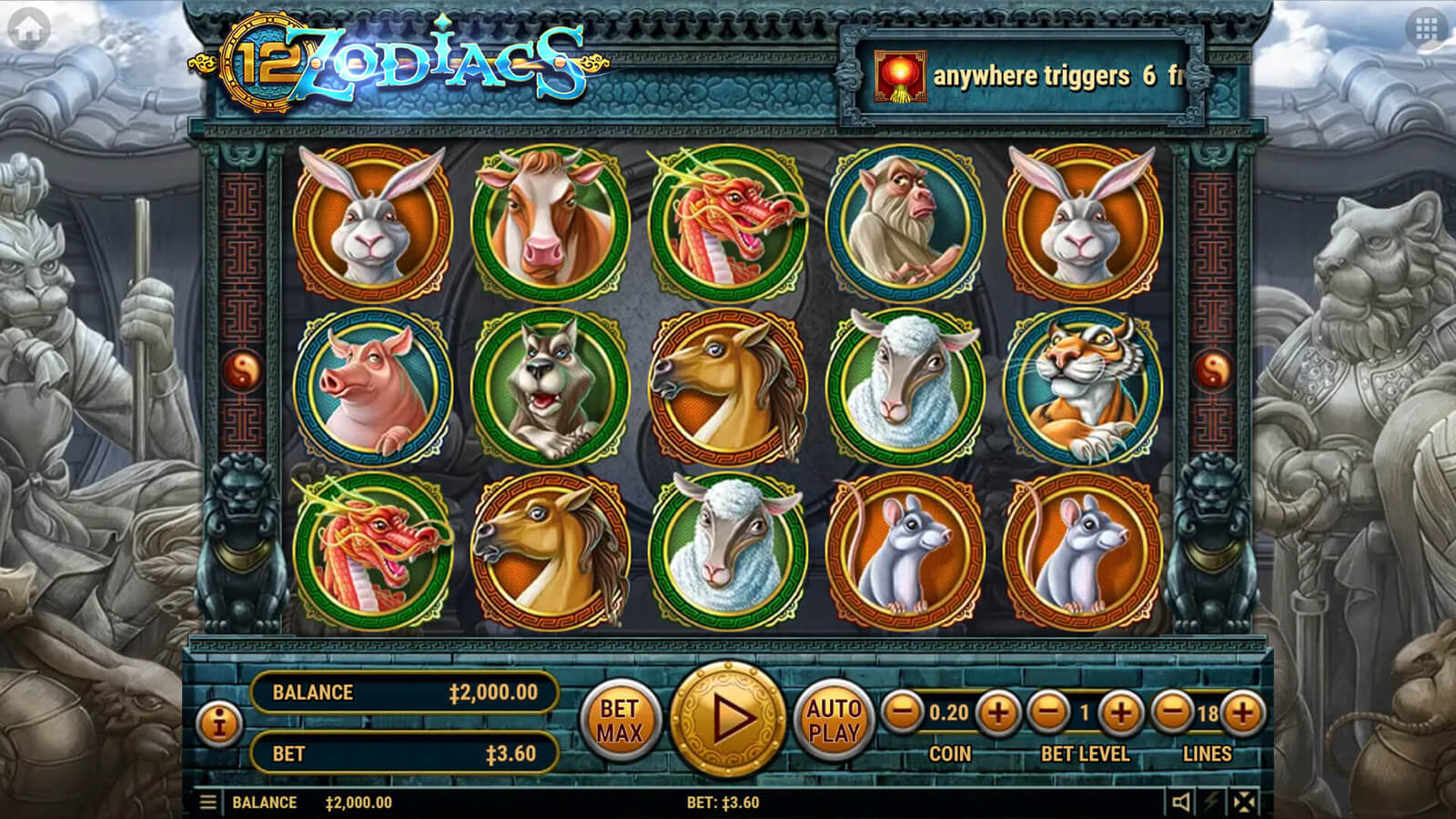Screen dimensions: 1456x819
Task: Toggle the sound speaker icon
Action: click(1181, 802)
